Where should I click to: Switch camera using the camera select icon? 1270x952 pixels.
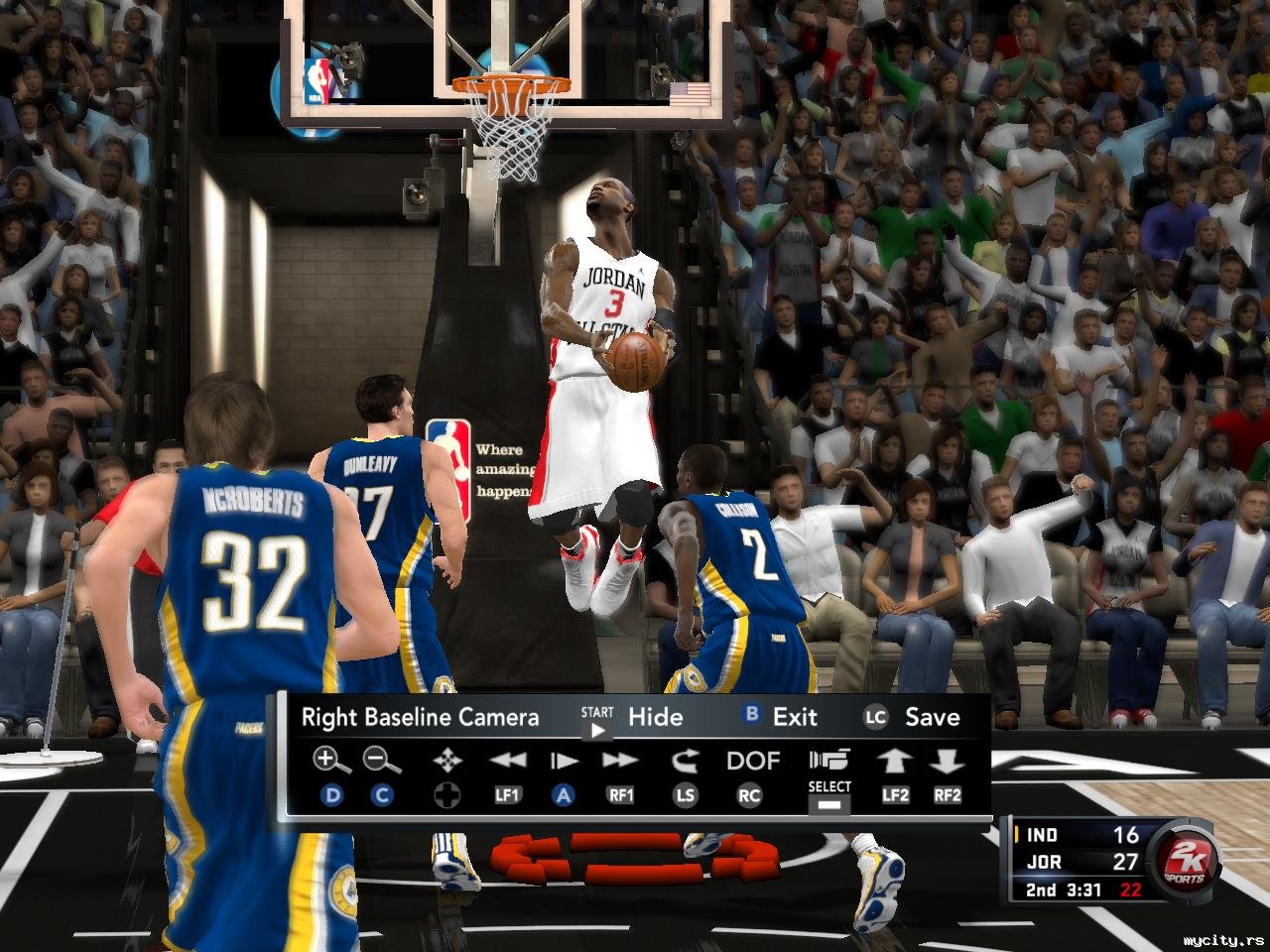pos(829,761)
